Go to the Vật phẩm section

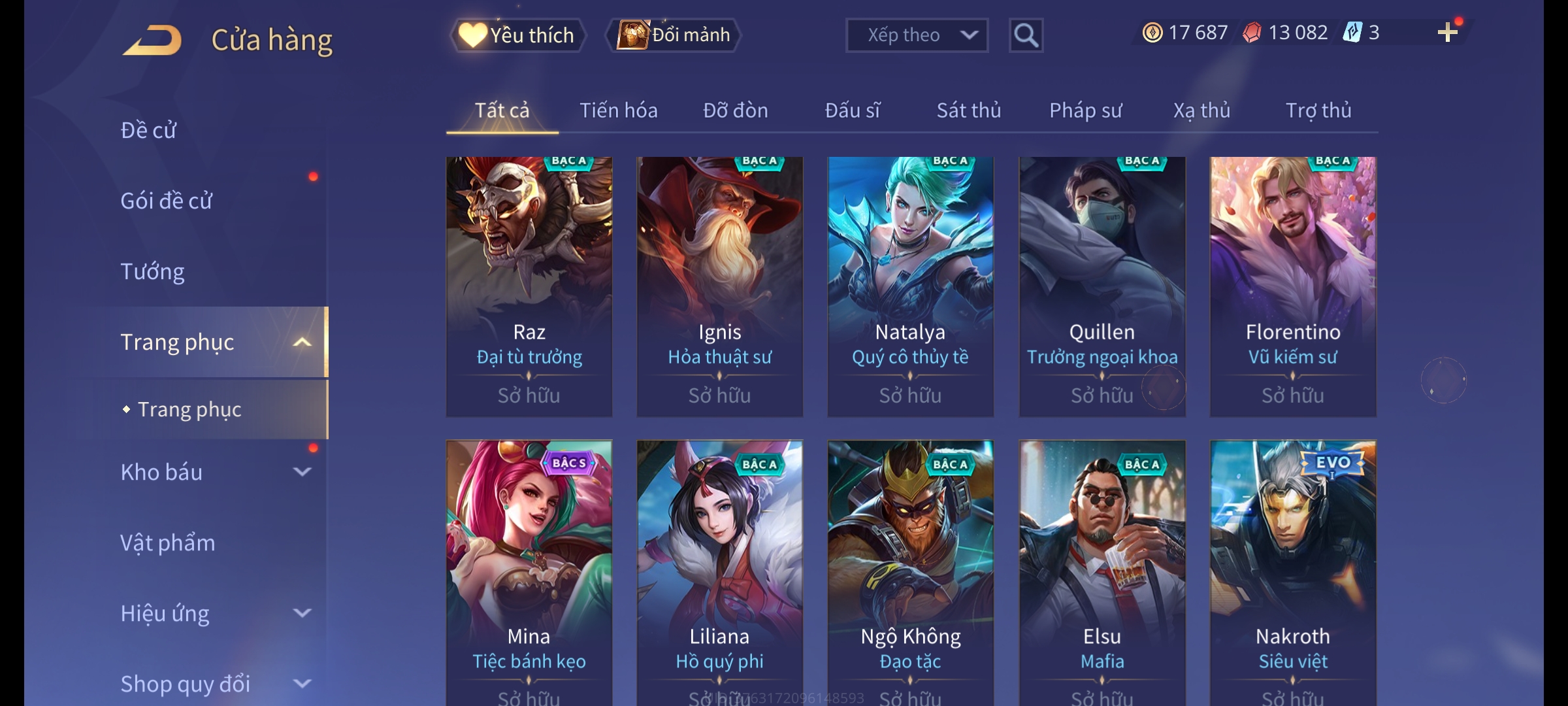coord(167,543)
